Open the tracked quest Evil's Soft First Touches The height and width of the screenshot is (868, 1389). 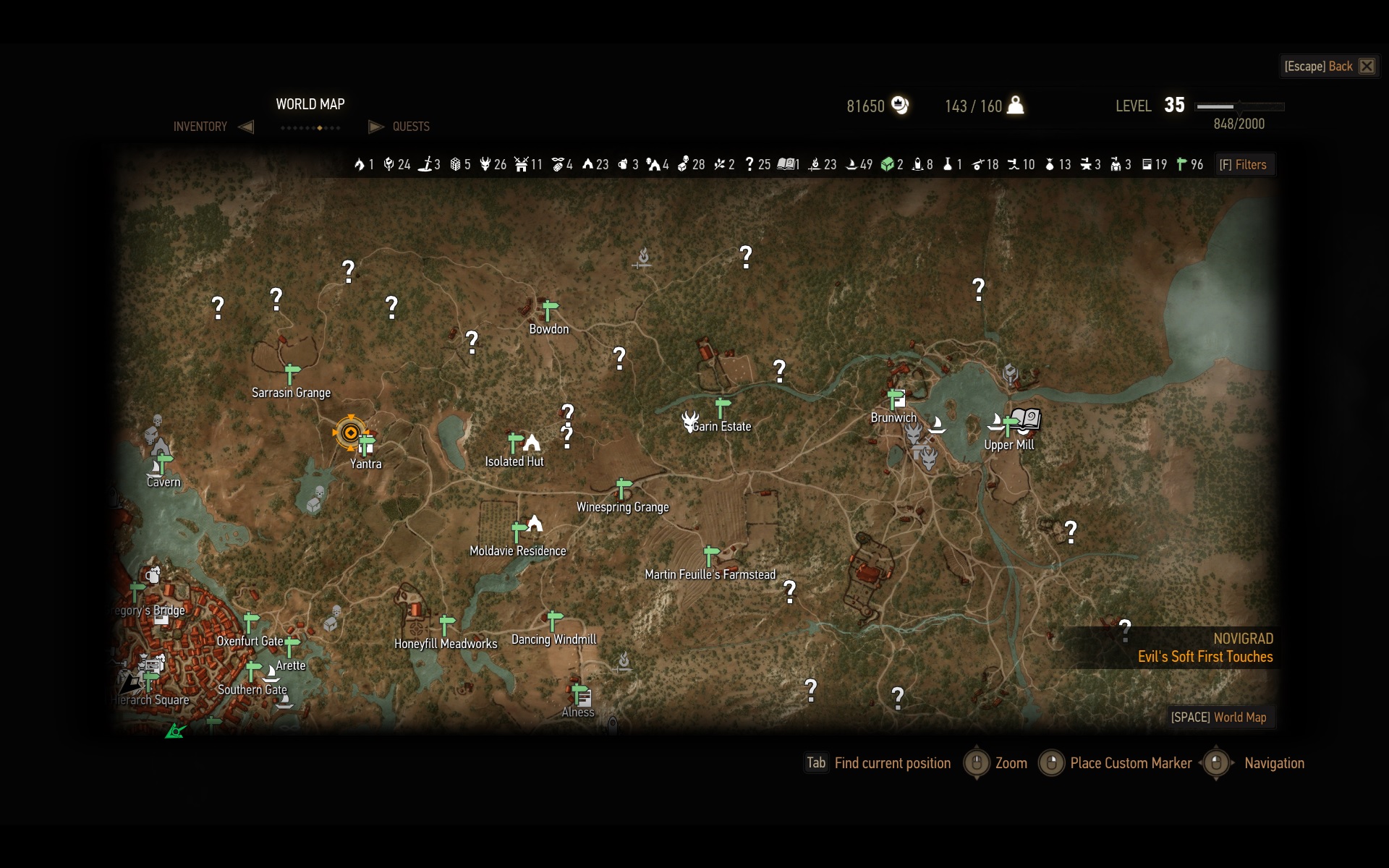coord(1205,657)
